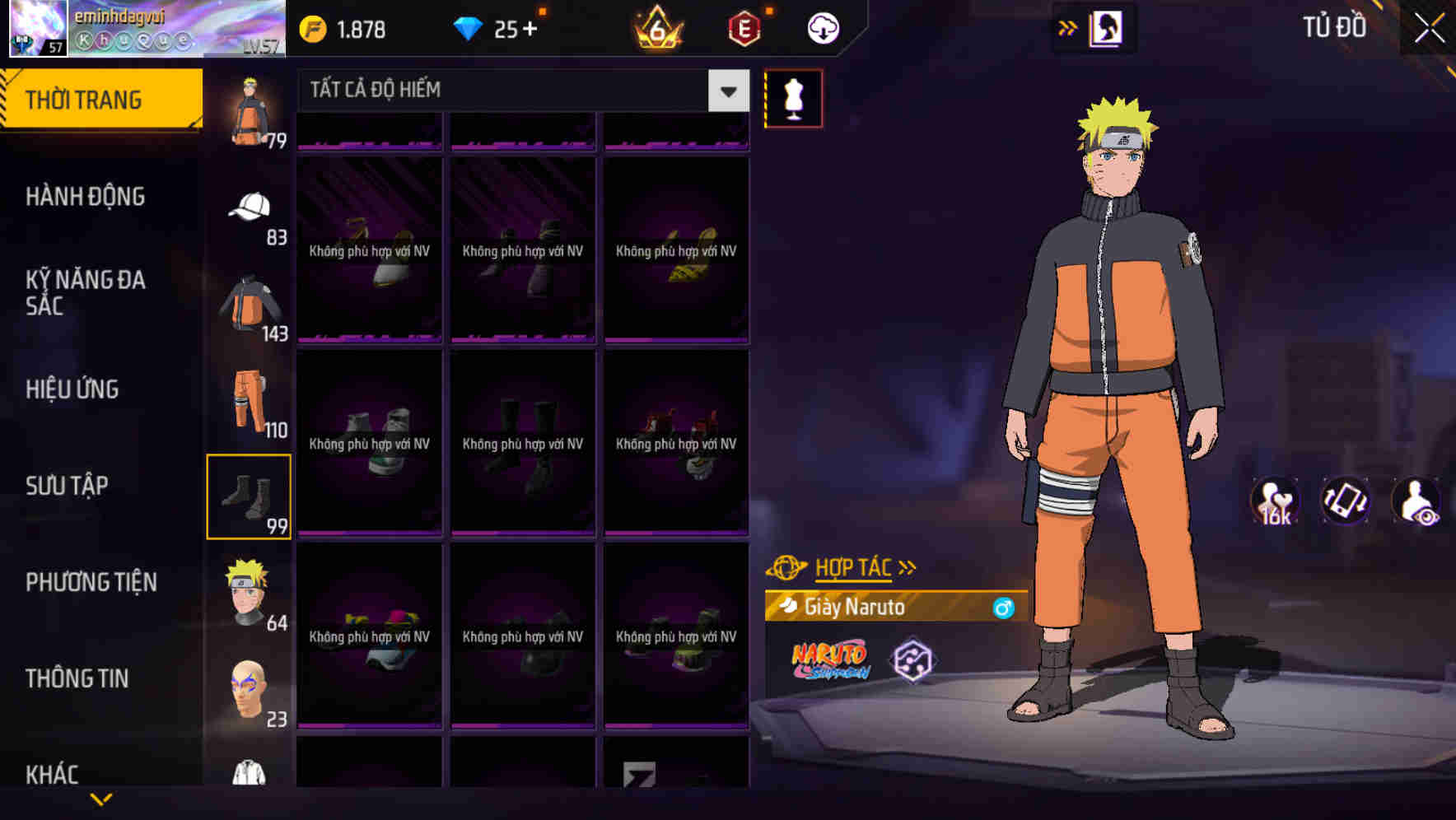Open the Phương Tiện category
Screen dimensions: 1456x820
[x=91, y=582]
